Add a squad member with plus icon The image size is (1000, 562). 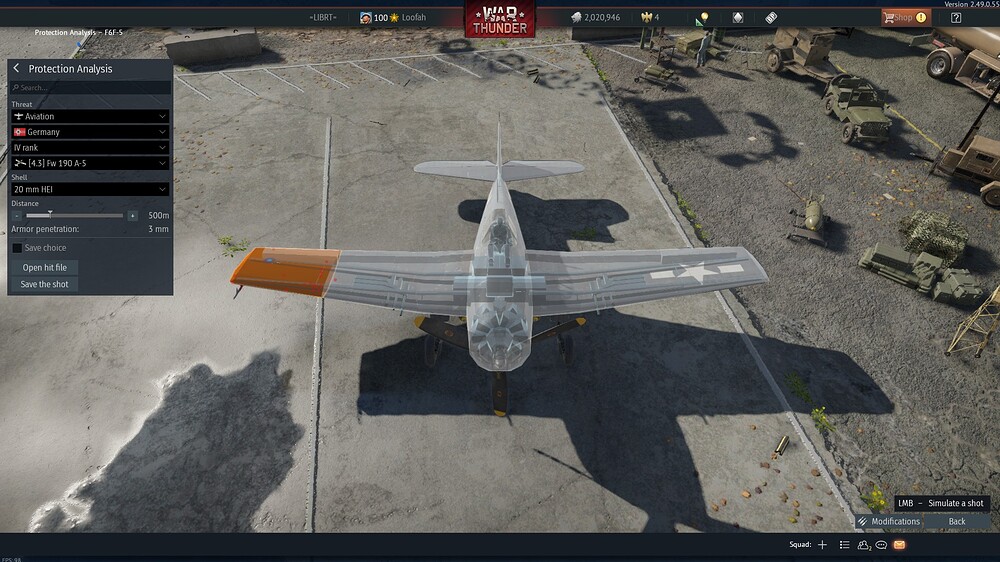pos(823,545)
